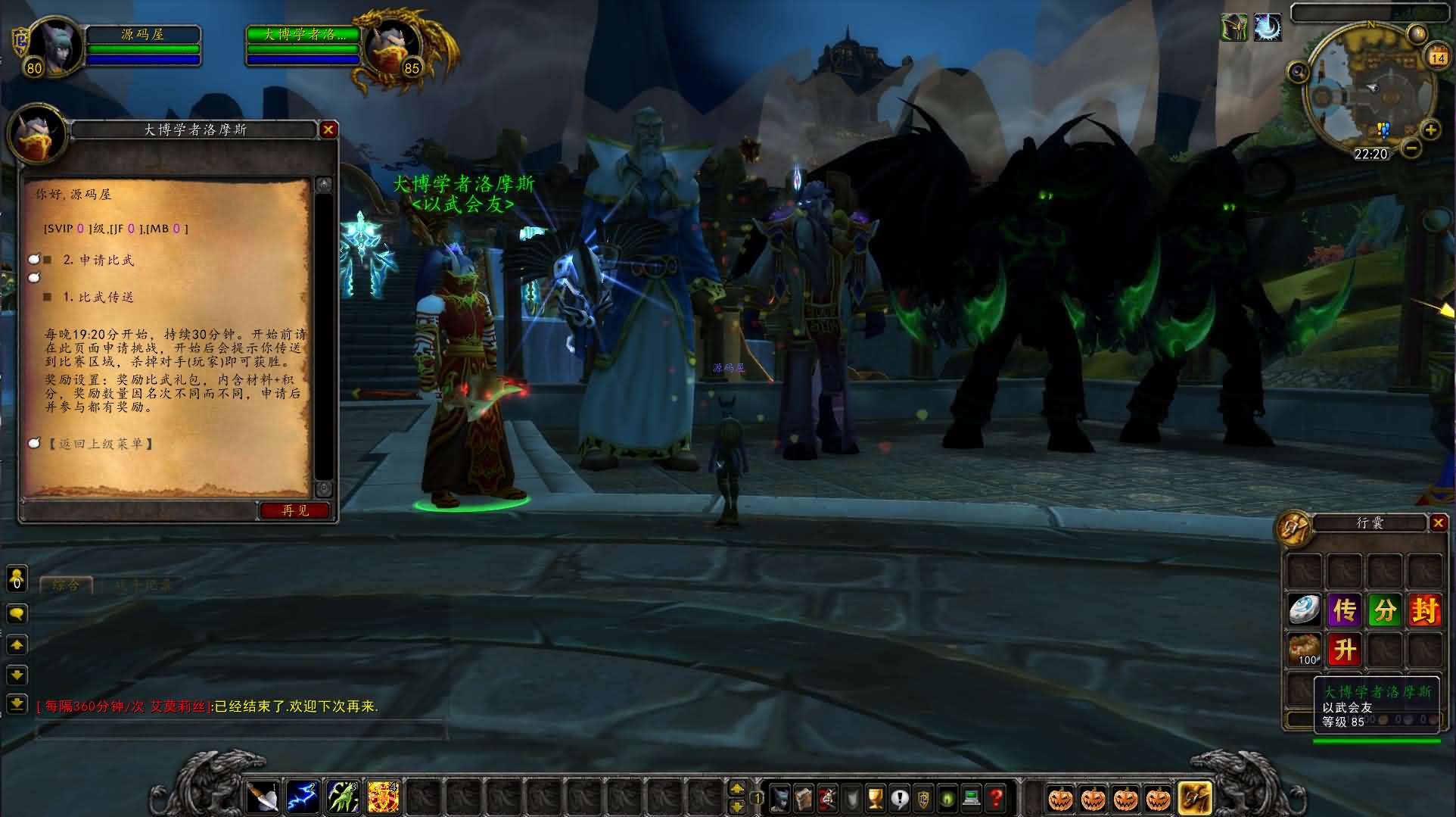Select the white hearthstone in the bag

pos(1305,610)
